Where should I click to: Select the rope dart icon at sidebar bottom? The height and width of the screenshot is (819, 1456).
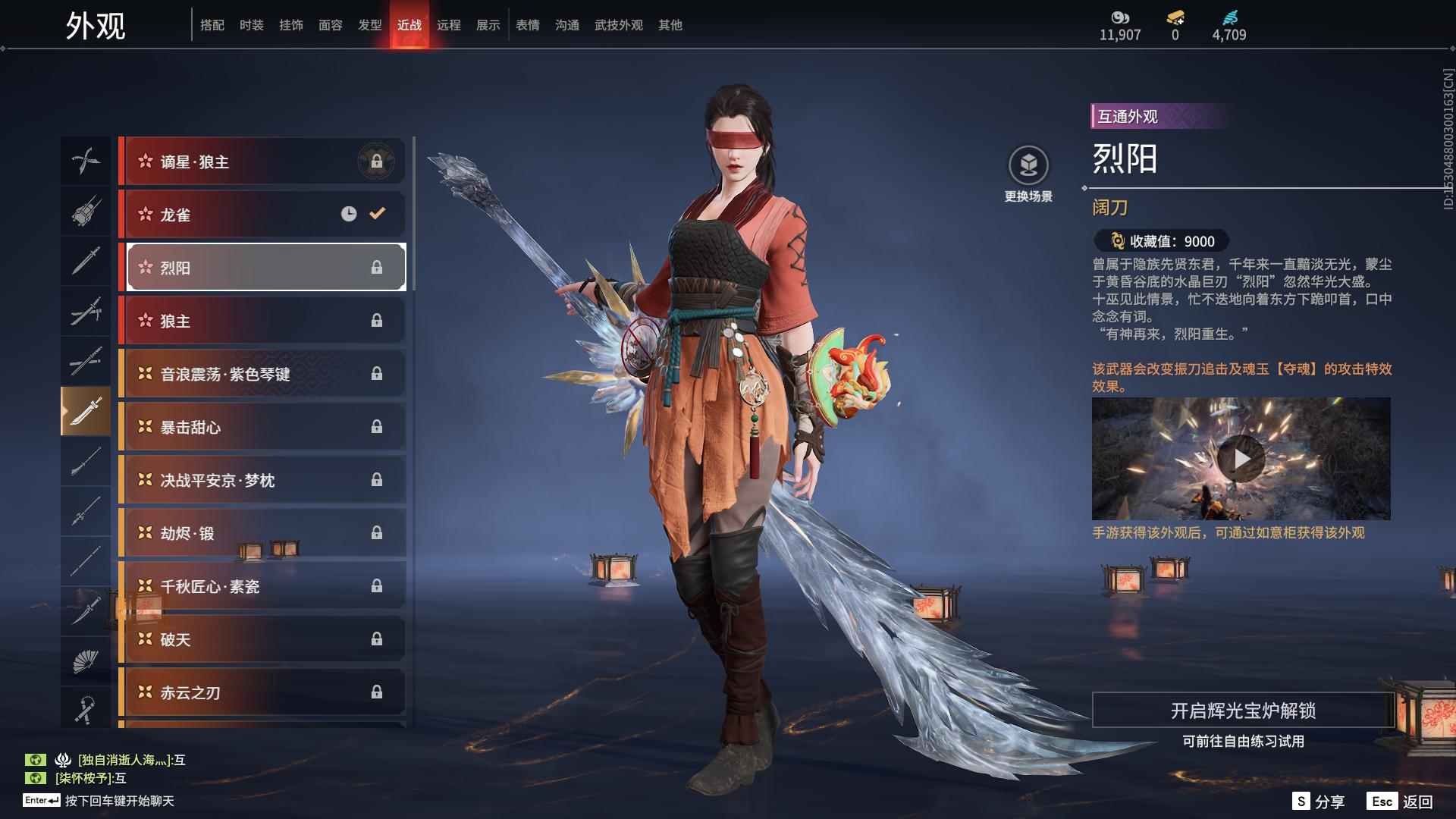(x=86, y=709)
